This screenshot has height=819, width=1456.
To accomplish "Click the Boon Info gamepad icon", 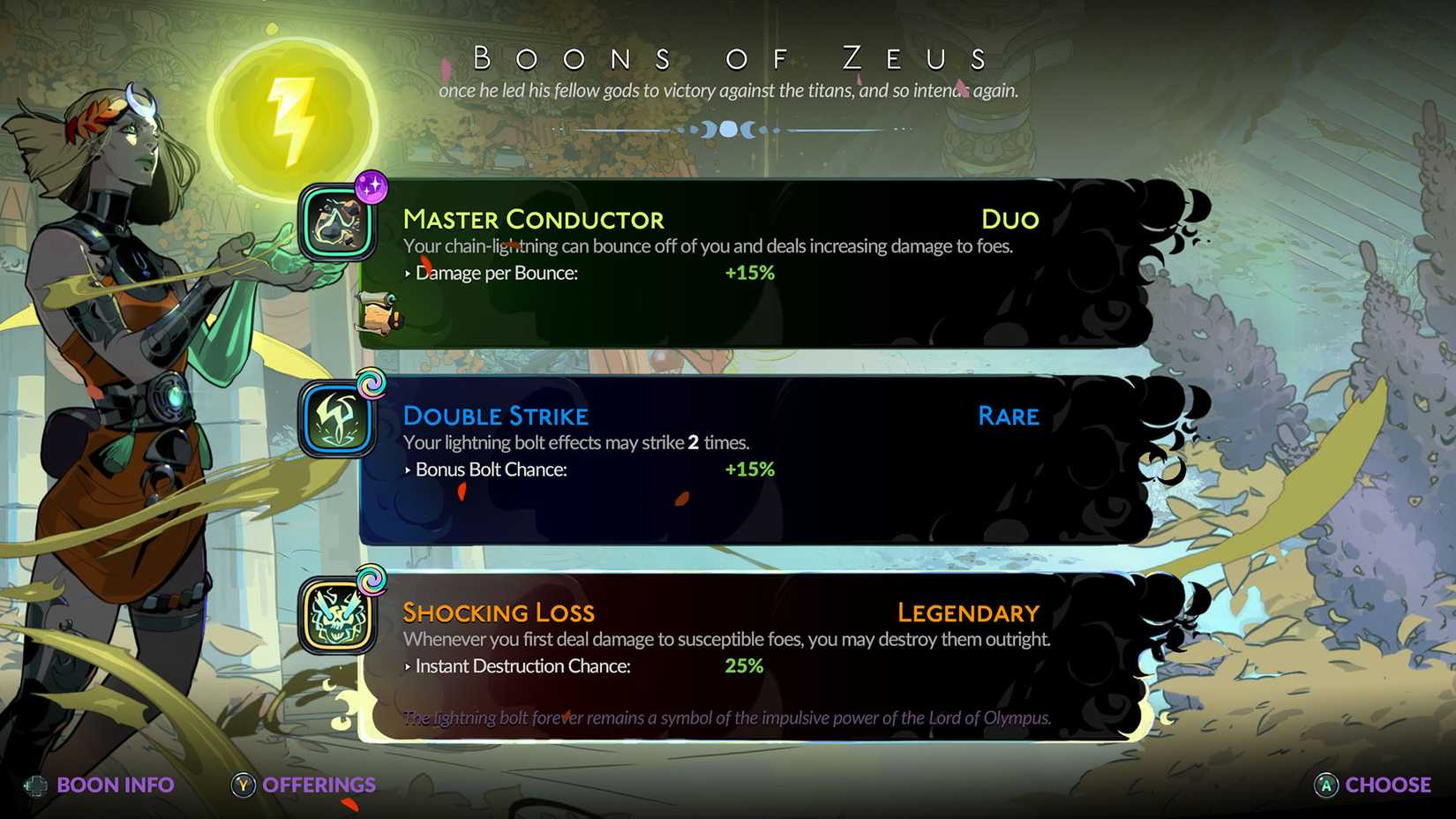I will (x=35, y=785).
